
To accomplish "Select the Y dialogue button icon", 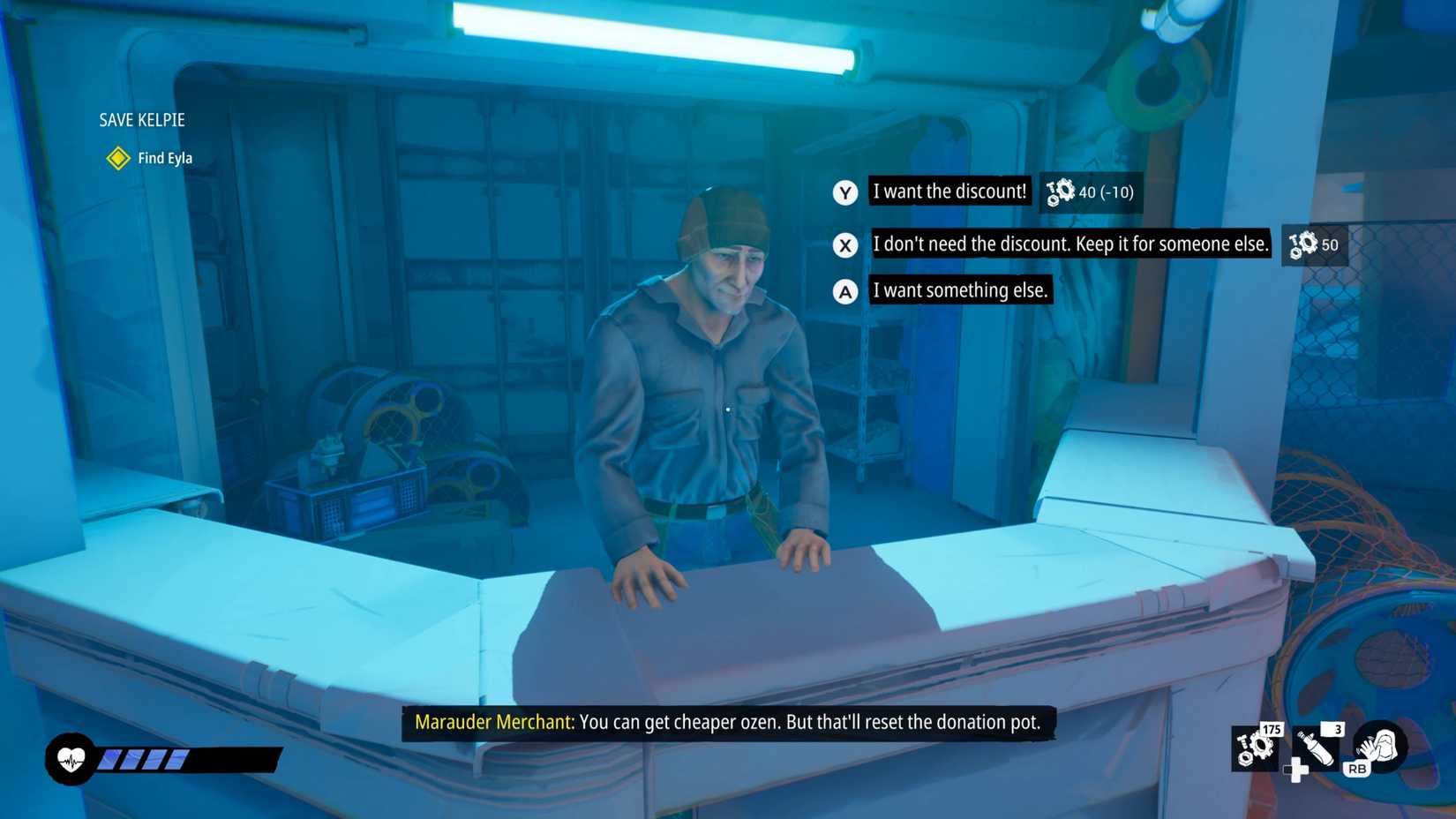I will pos(844,192).
